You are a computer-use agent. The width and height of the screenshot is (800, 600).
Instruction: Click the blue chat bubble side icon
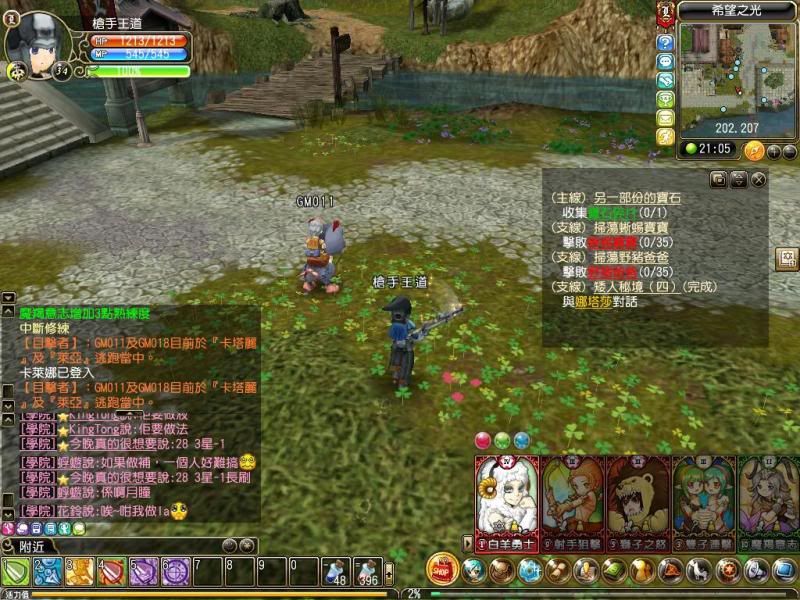665,62
